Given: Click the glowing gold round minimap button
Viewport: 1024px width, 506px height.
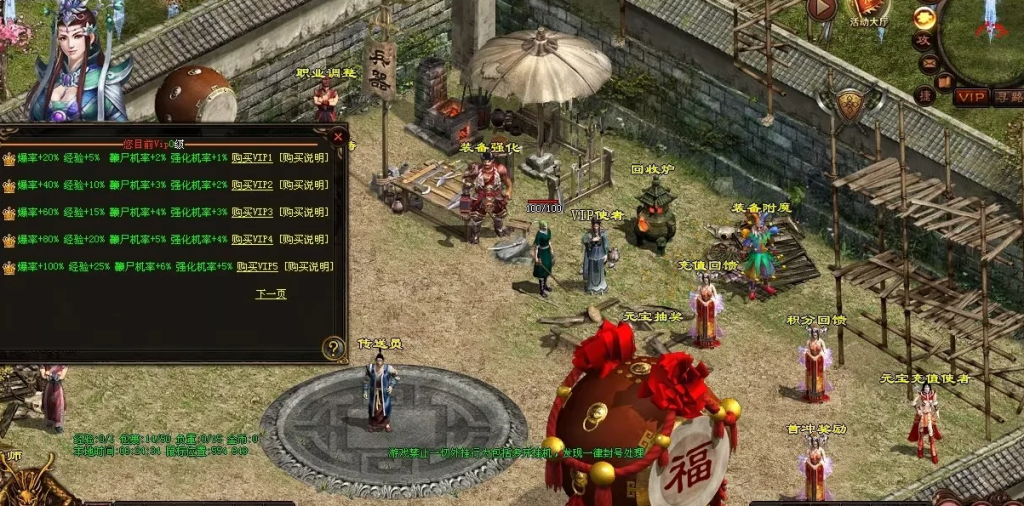Looking at the screenshot, I should click(x=925, y=17).
